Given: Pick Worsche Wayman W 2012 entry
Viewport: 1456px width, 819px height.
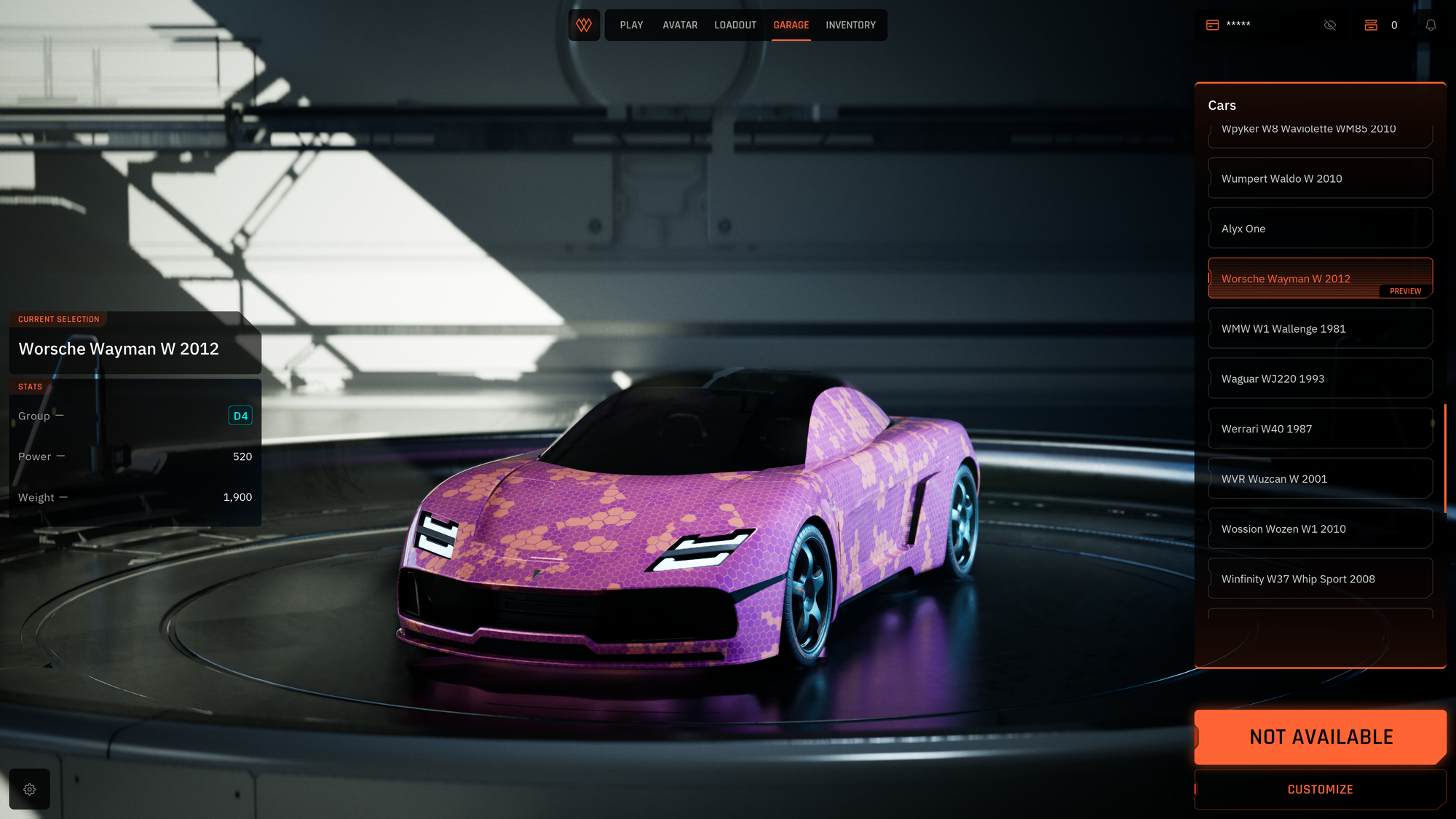Looking at the screenshot, I should tap(1320, 278).
